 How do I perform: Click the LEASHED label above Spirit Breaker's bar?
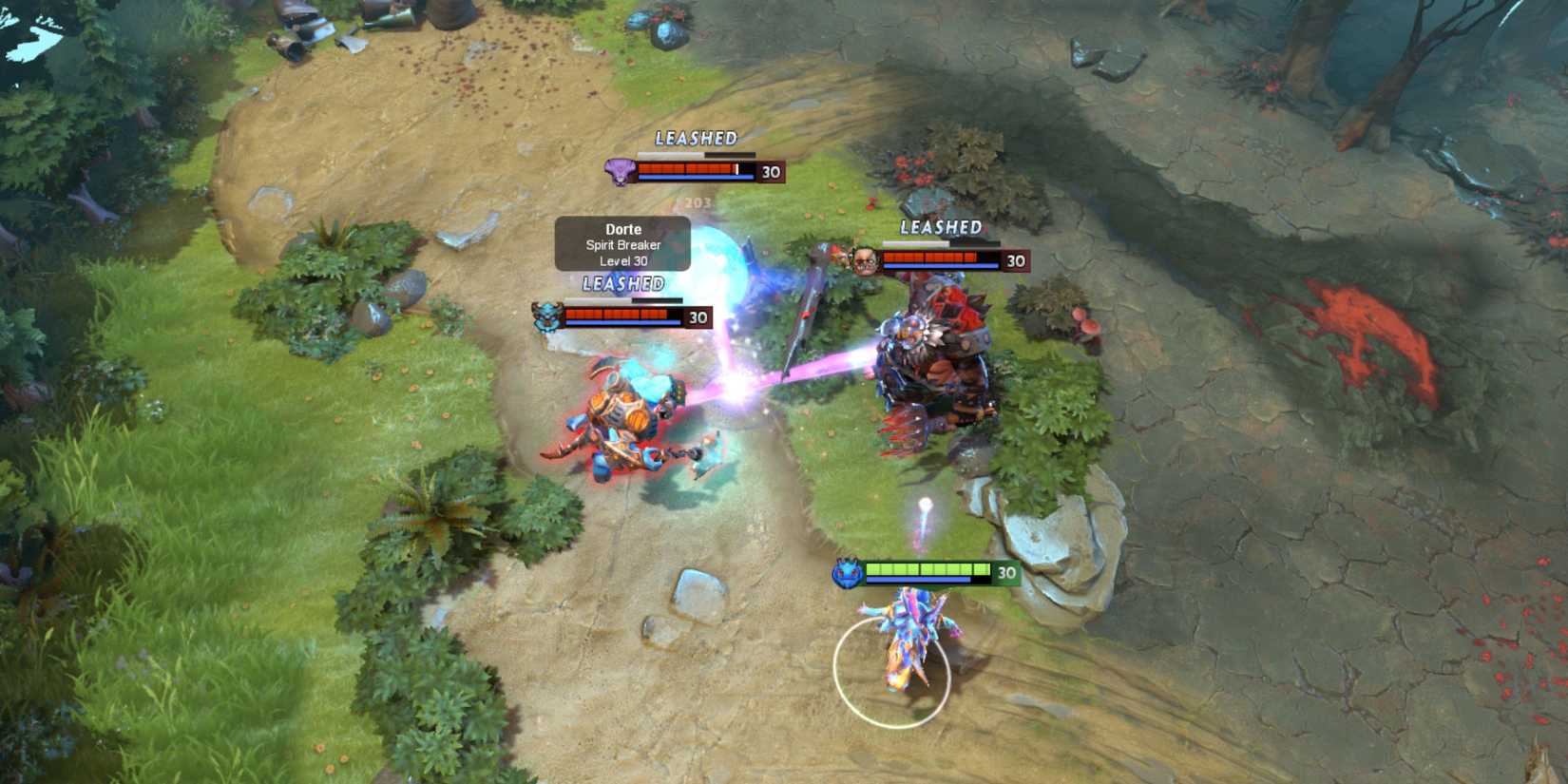click(x=624, y=283)
